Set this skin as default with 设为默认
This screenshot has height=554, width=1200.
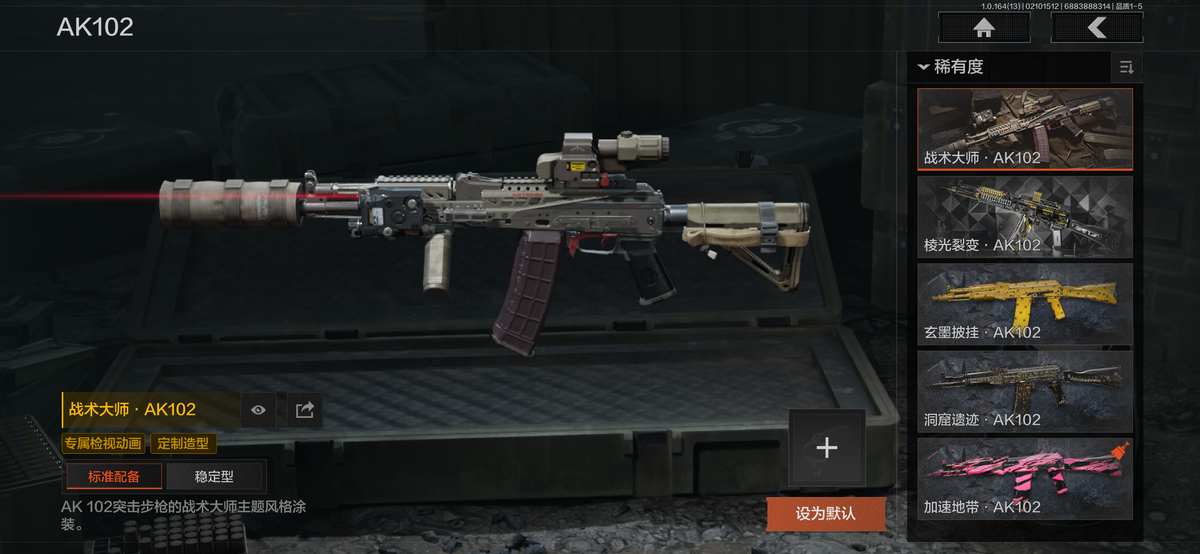click(x=826, y=514)
